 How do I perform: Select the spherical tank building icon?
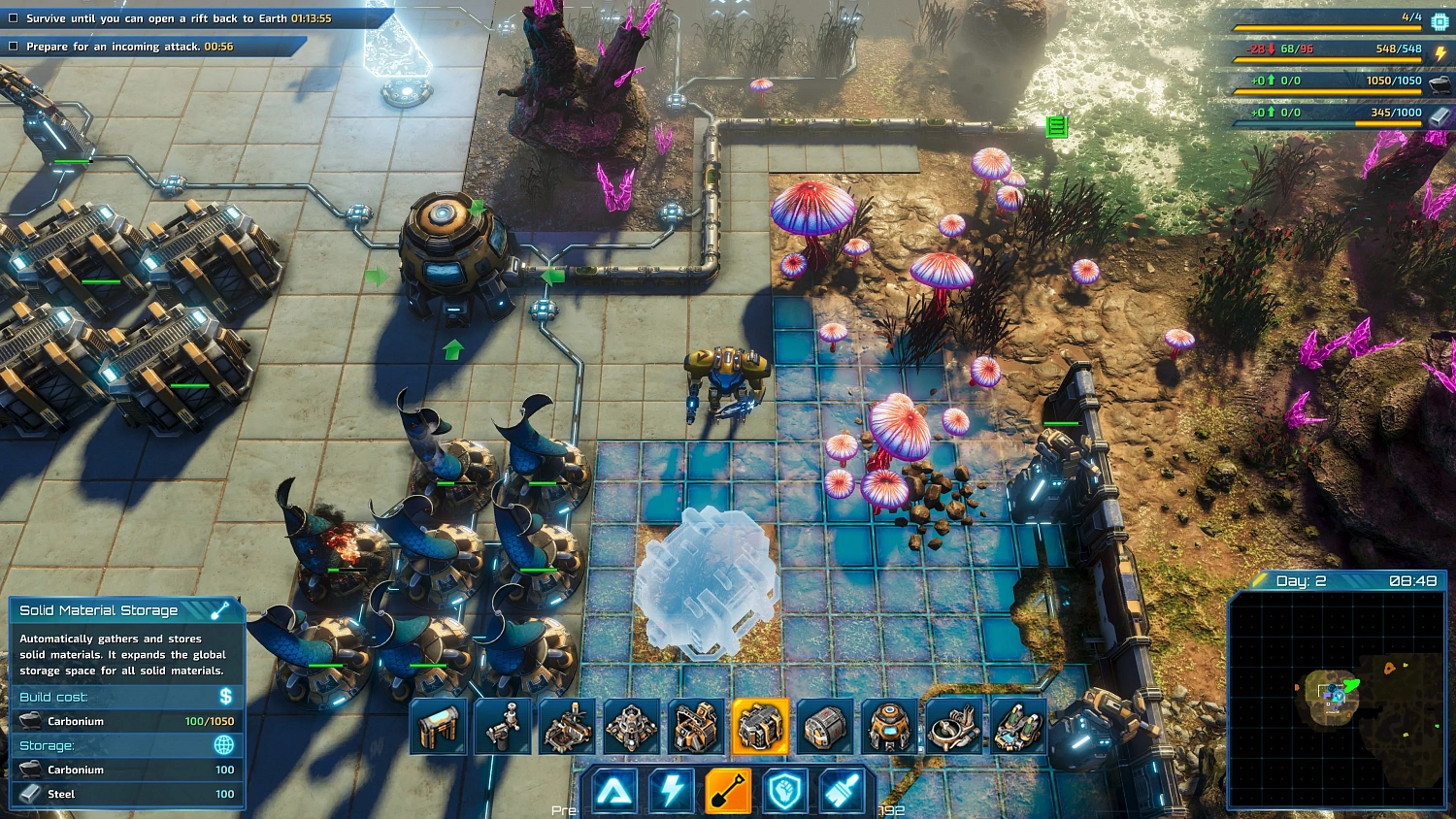(x=889, y=726)
